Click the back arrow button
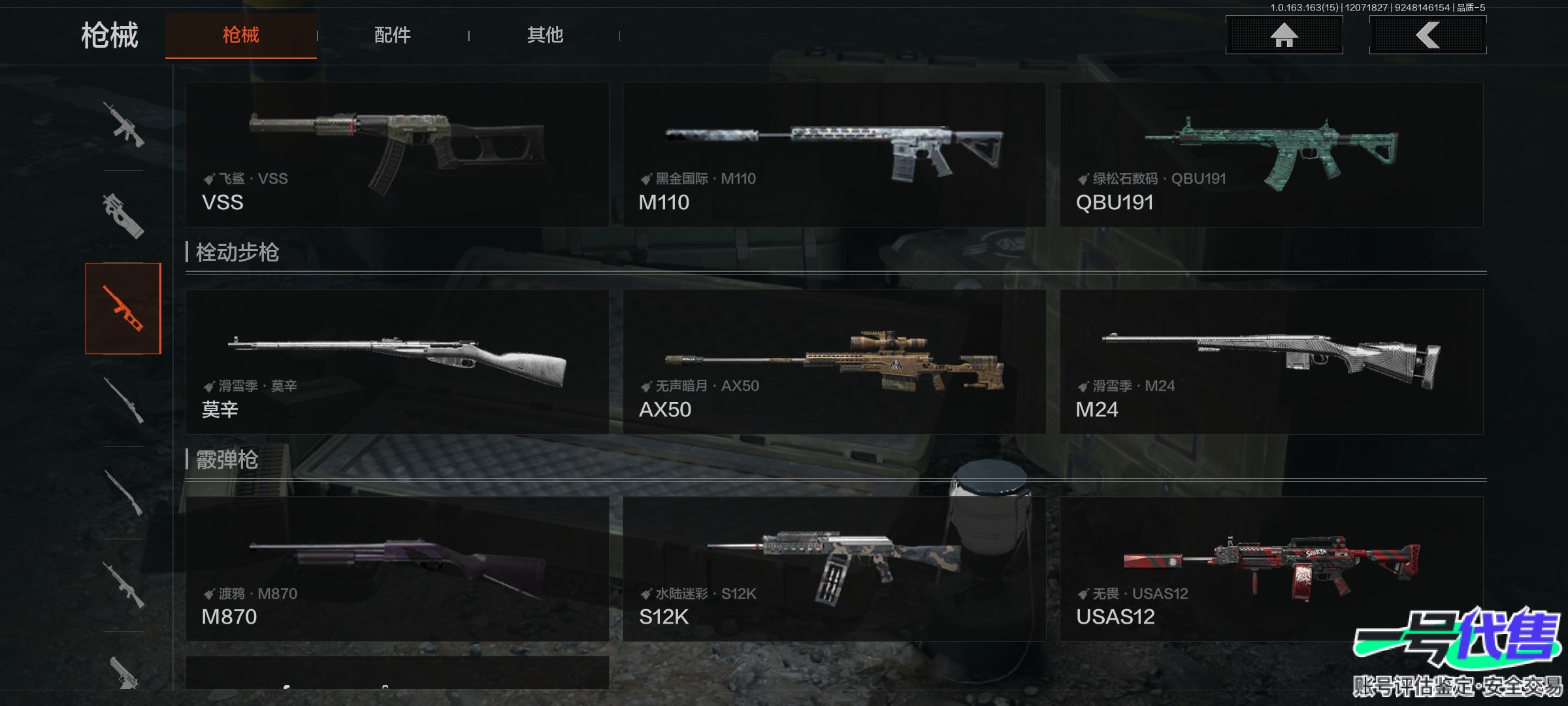The height and width of the screenshot is (706, 1568). coord(1428,35)
